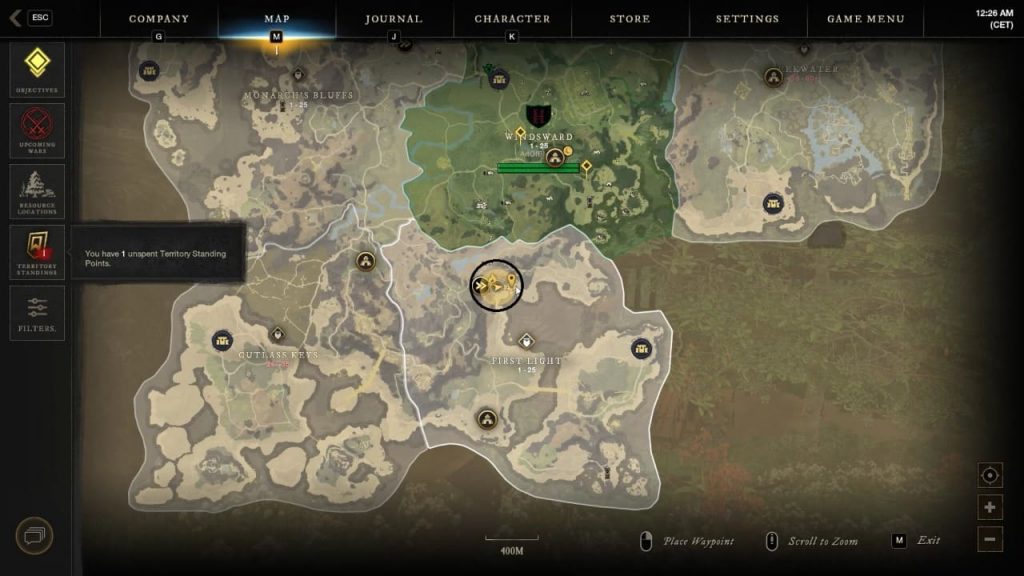Select the Cutlass Keys territory marker
Image resolution: width=1024 pixels, height=576 pixels.
[x=277, y=334]
